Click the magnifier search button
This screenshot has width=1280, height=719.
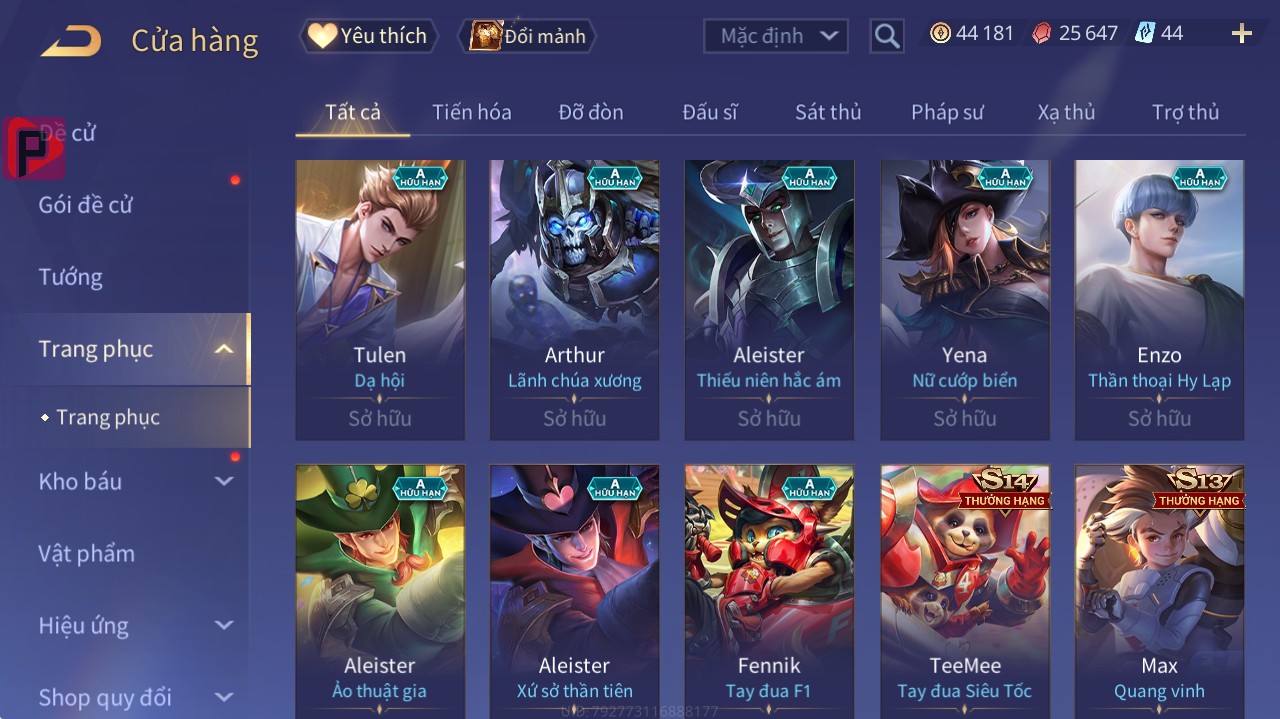[x=886, y=36]
